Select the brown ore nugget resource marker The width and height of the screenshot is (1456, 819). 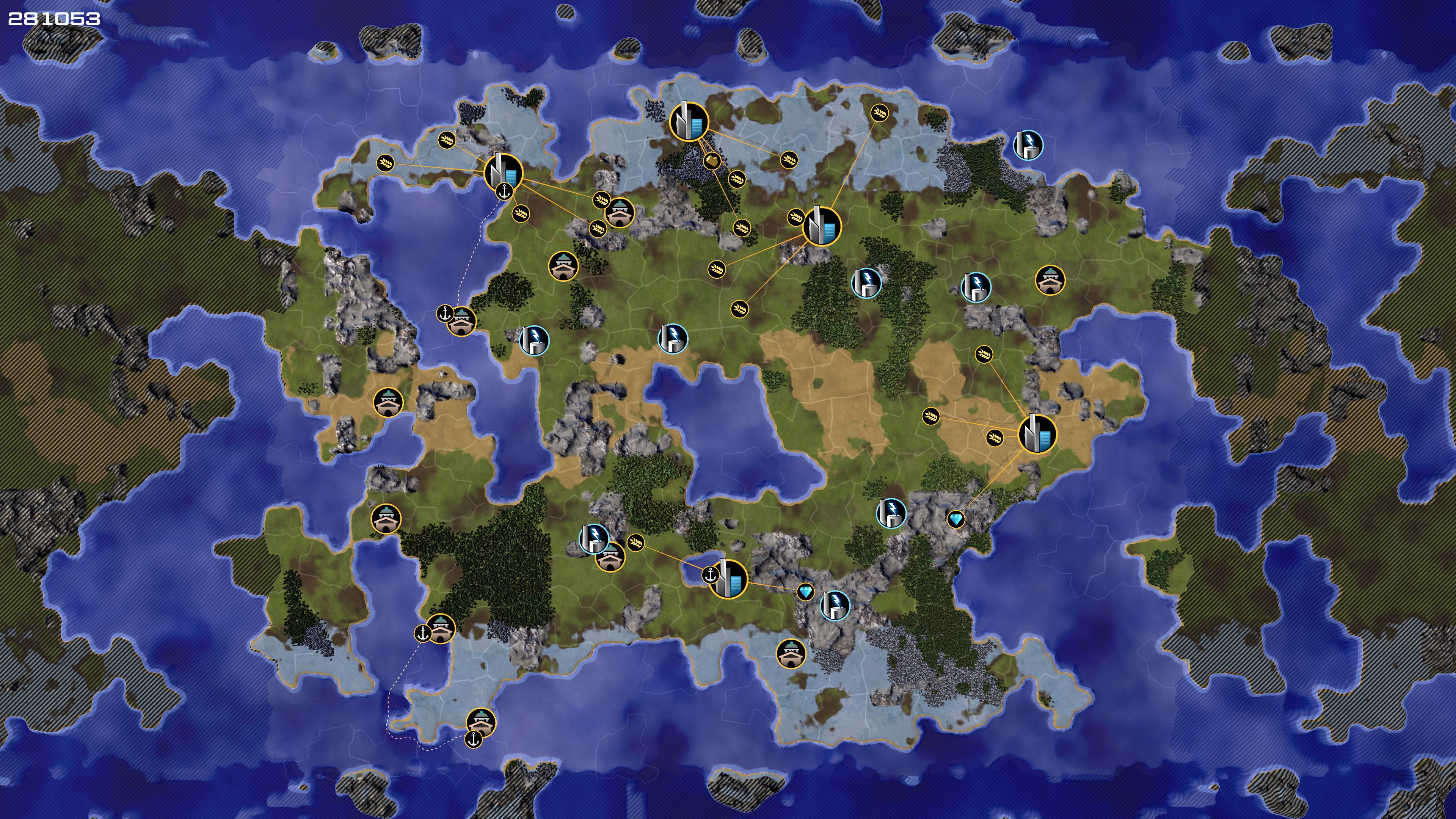click(x=712, y=161)
